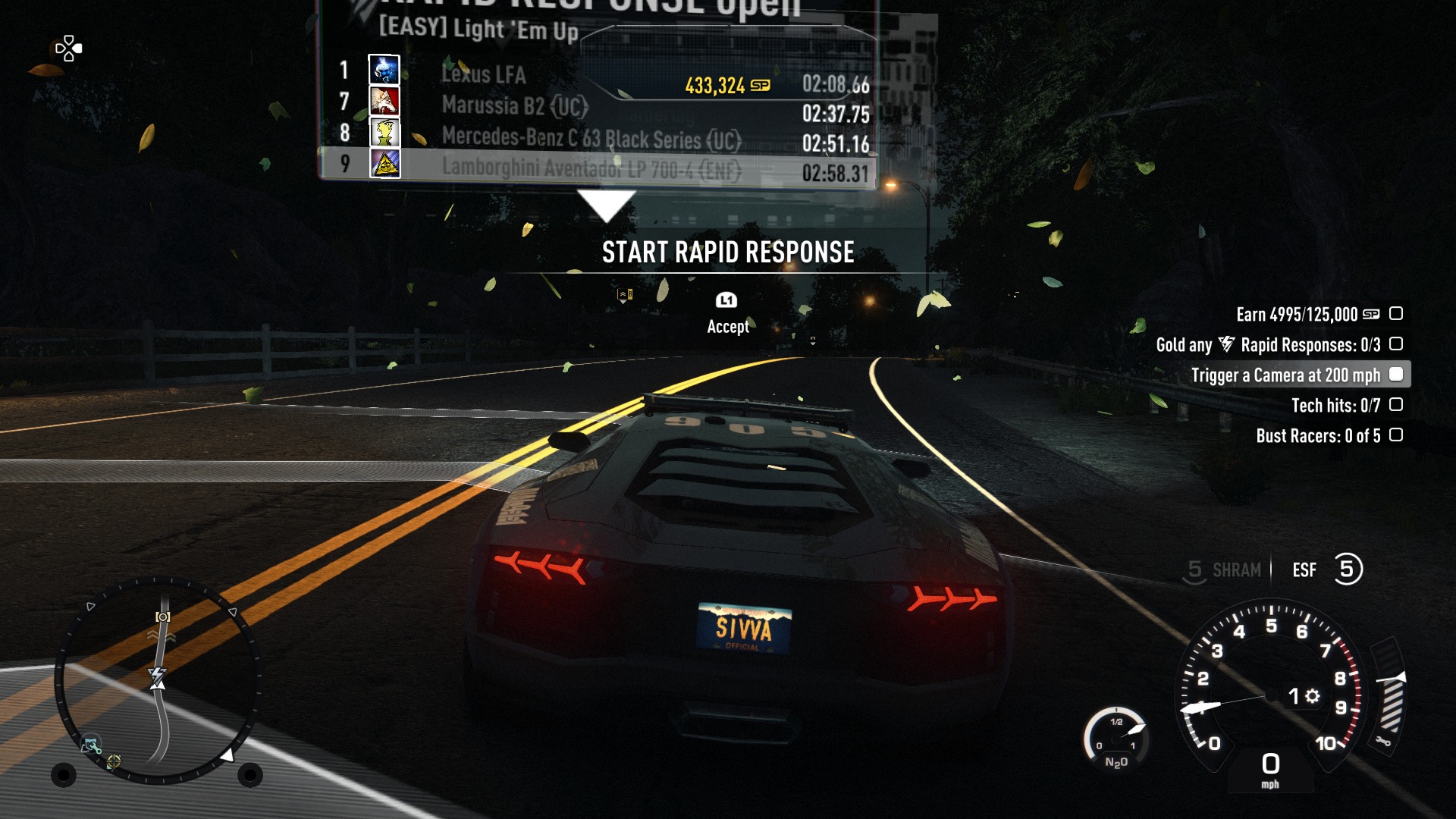
Task: Activate the SHRAM pursuit tech slot
Action: (1225, 570)
